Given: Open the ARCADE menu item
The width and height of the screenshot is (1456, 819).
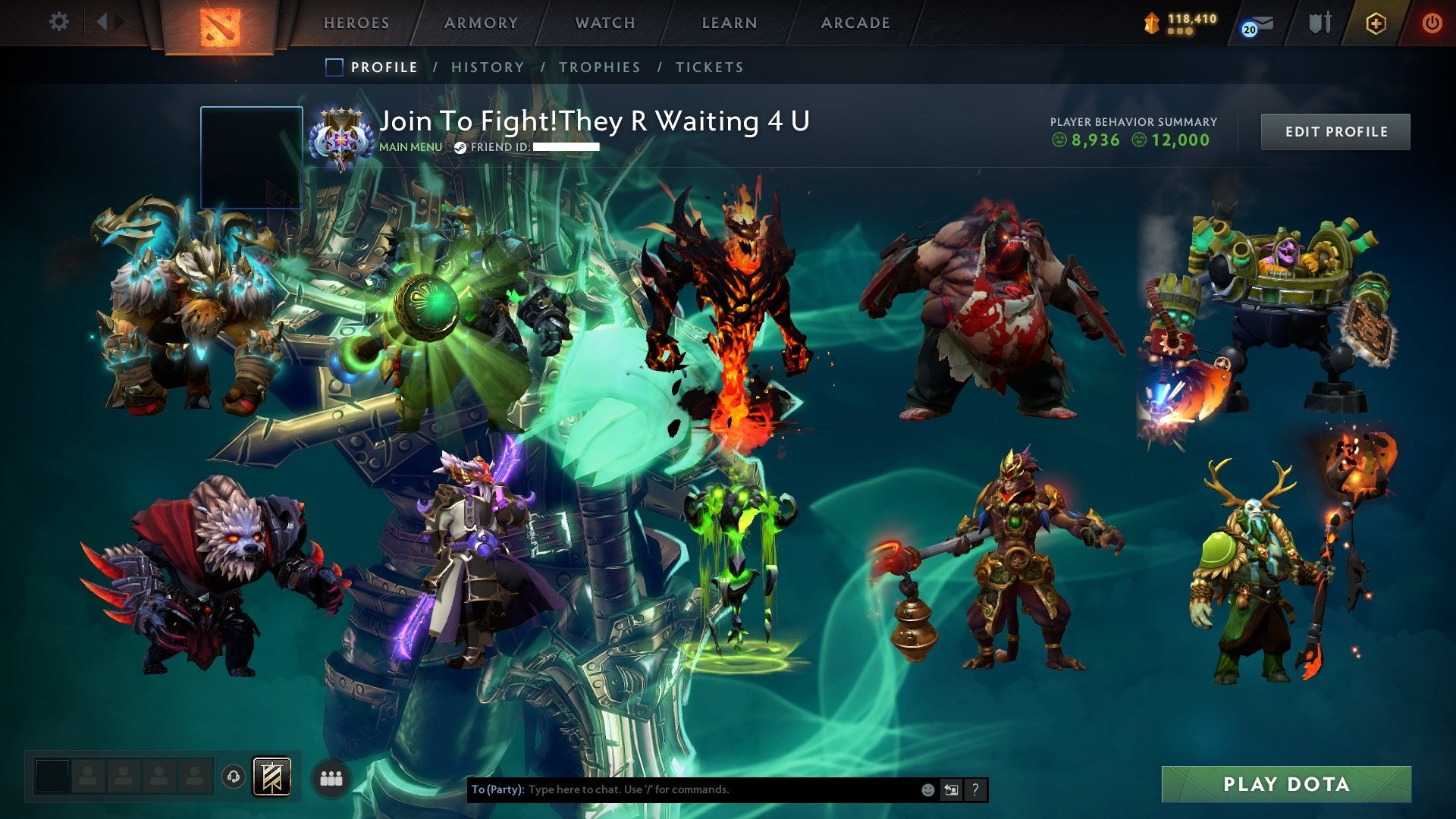Looking at the screenshot, I should [855, 23].
